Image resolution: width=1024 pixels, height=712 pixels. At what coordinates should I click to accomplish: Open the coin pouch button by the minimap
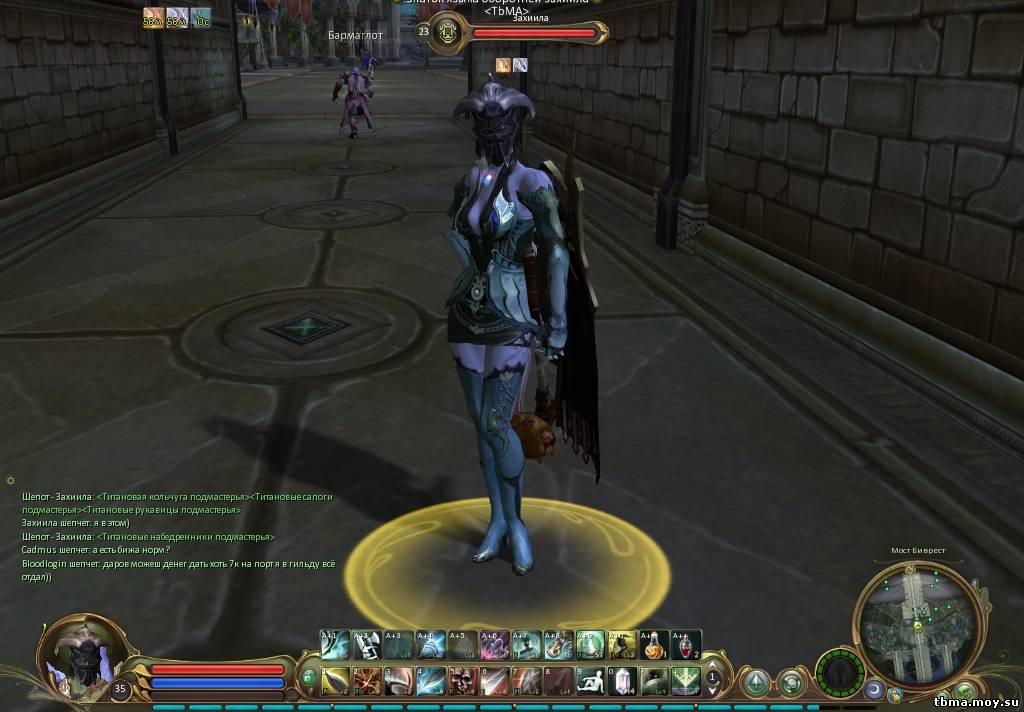point(897,694)
